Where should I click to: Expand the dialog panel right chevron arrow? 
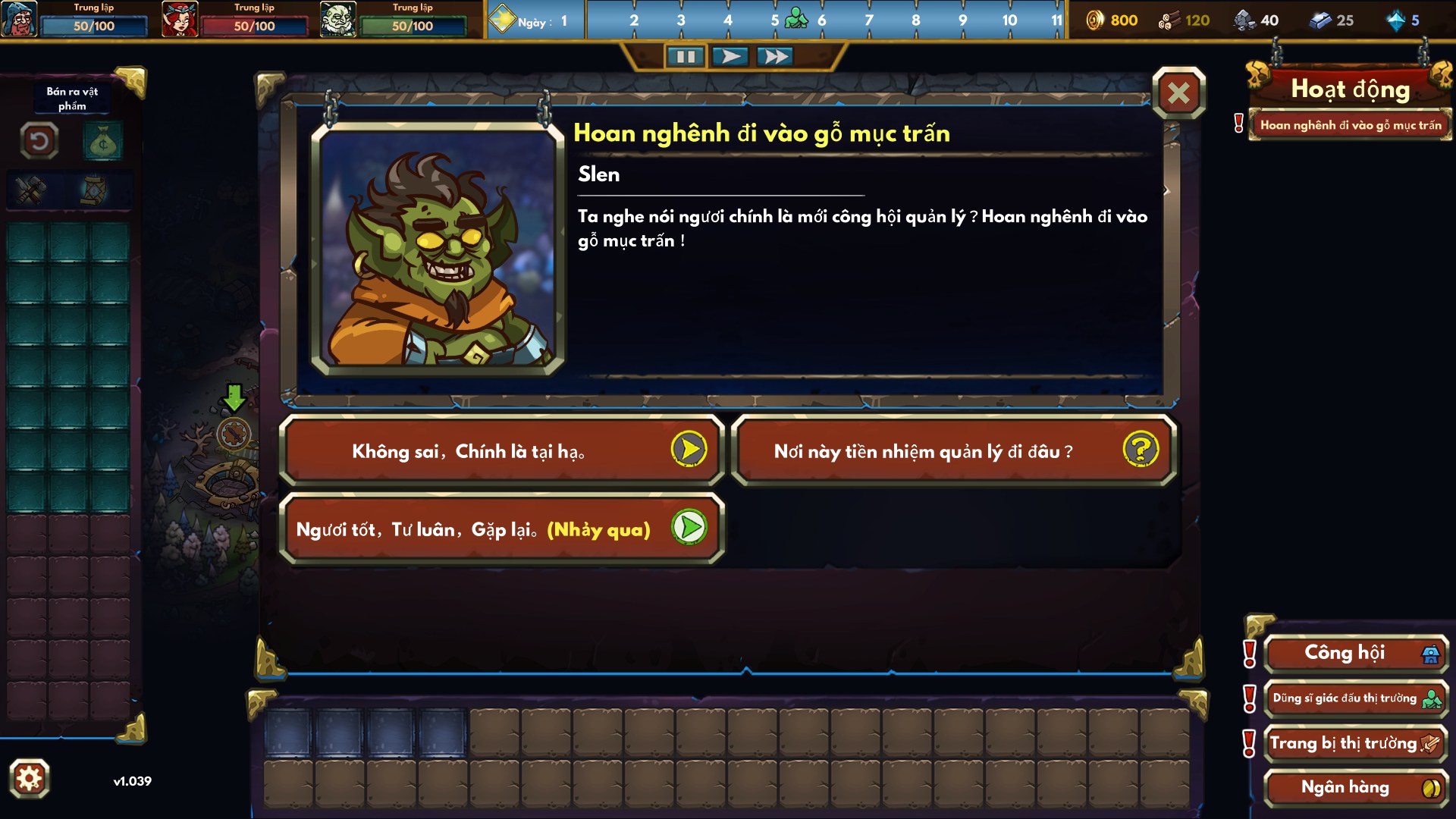[x=1168, y=190]
